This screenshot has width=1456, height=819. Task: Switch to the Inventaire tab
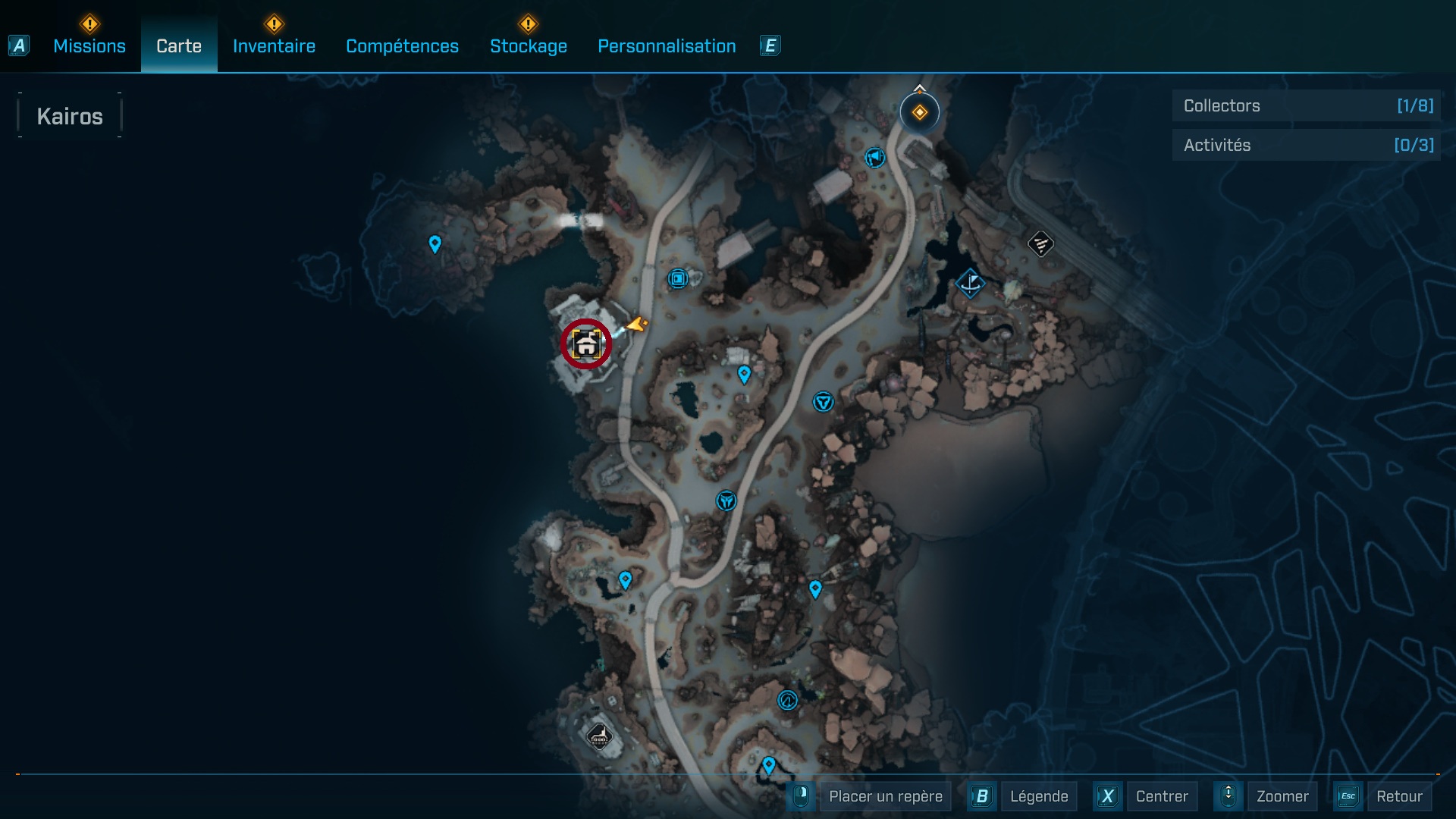(x=274, y=46)
